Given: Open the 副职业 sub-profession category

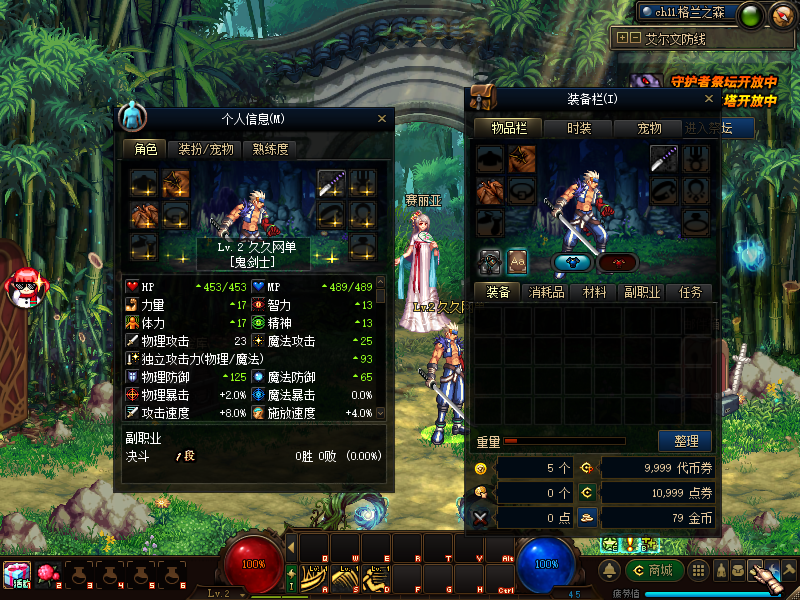Looking at the screenshot, I should [x=642, y=292].
